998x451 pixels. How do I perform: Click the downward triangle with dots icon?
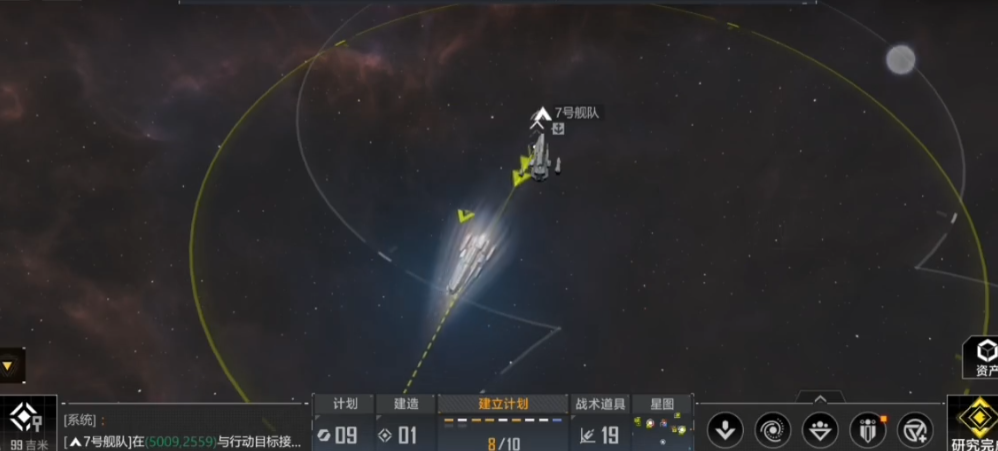tap(821, 430)
